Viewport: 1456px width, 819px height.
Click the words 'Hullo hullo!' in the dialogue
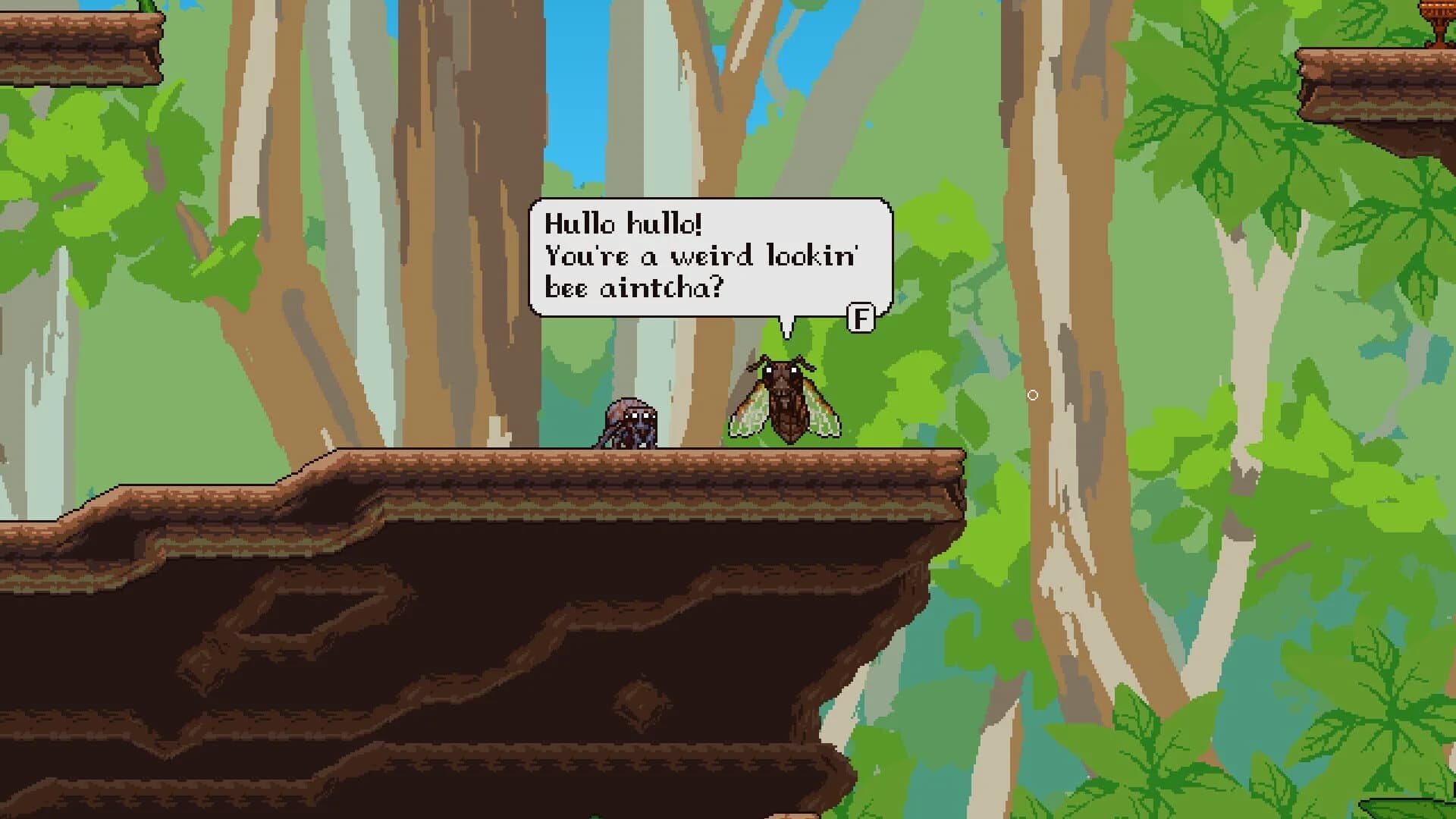pos(623,221)
